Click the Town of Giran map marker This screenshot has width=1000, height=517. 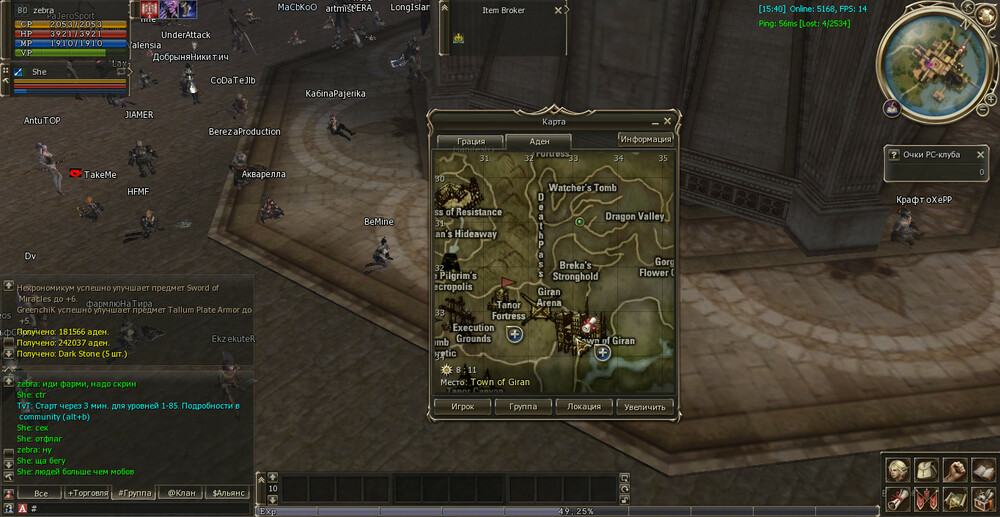tap(602, 352)
